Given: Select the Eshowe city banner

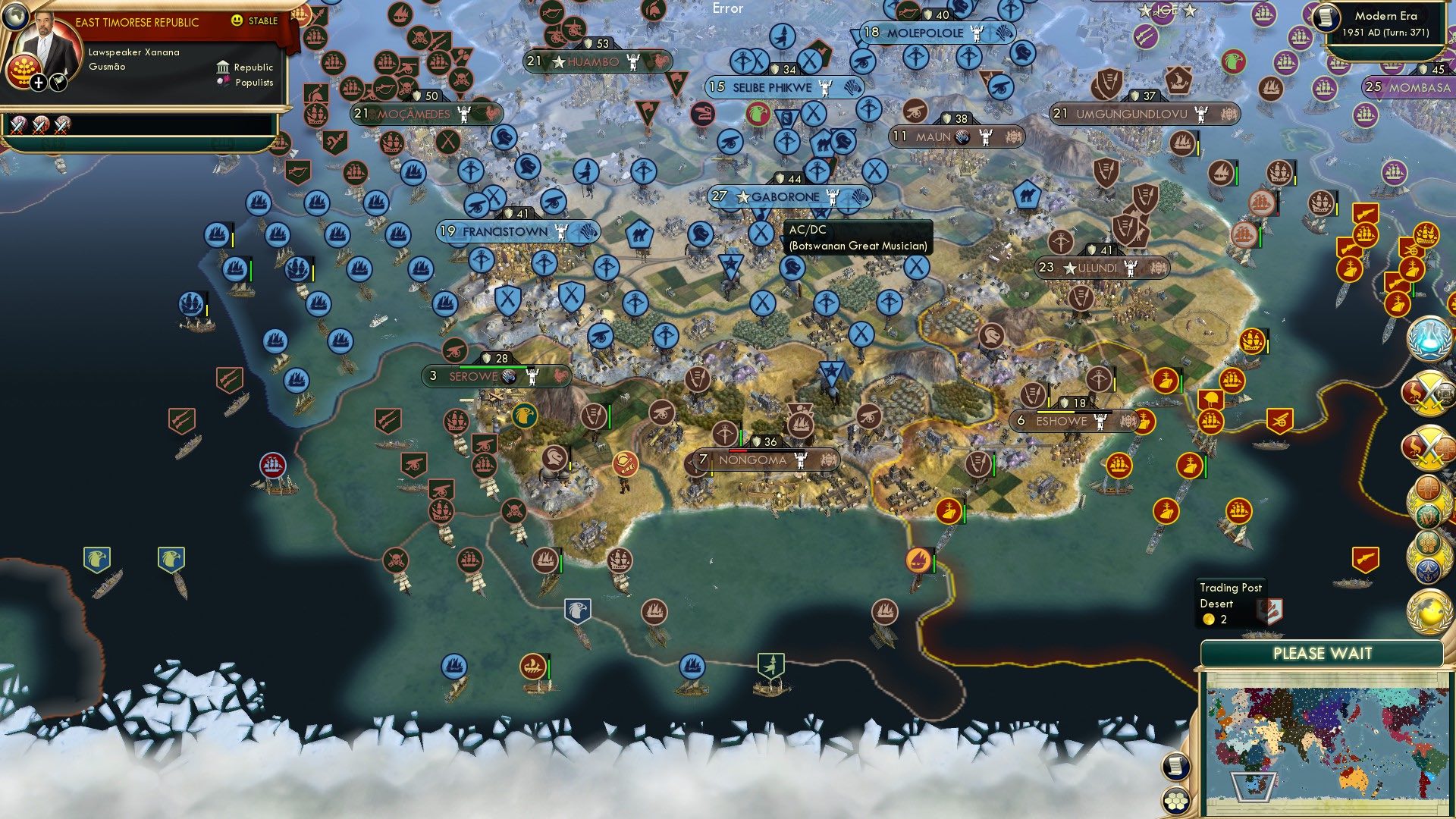Looking at the screenshot, I should click(x=1062, y=419).
